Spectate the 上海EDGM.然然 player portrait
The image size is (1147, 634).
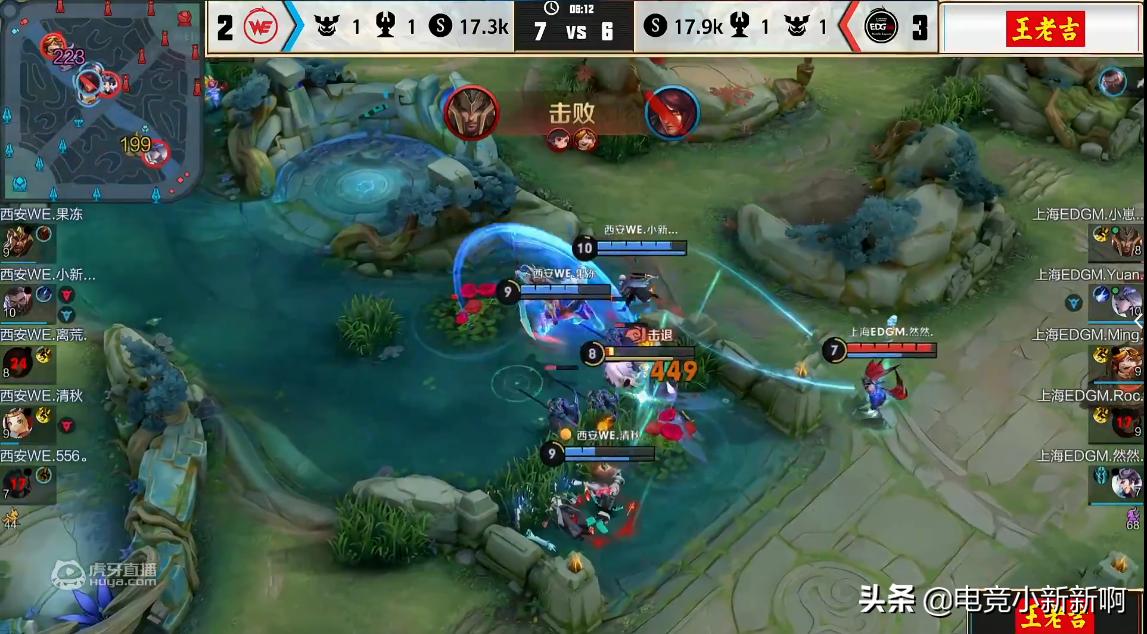1127,484
